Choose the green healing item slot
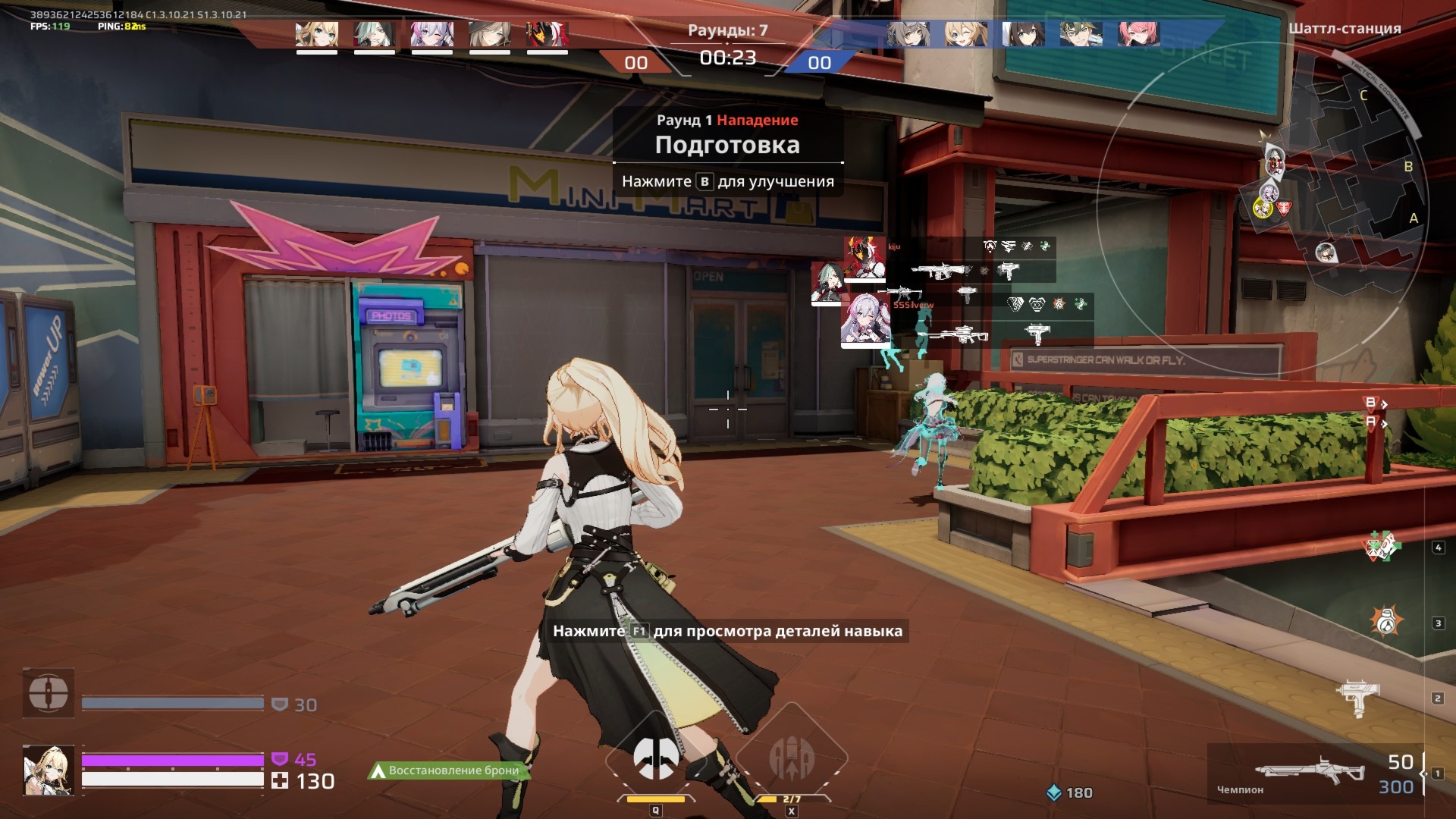Screen dimensions: 1456x819 tap(1383, 546)
